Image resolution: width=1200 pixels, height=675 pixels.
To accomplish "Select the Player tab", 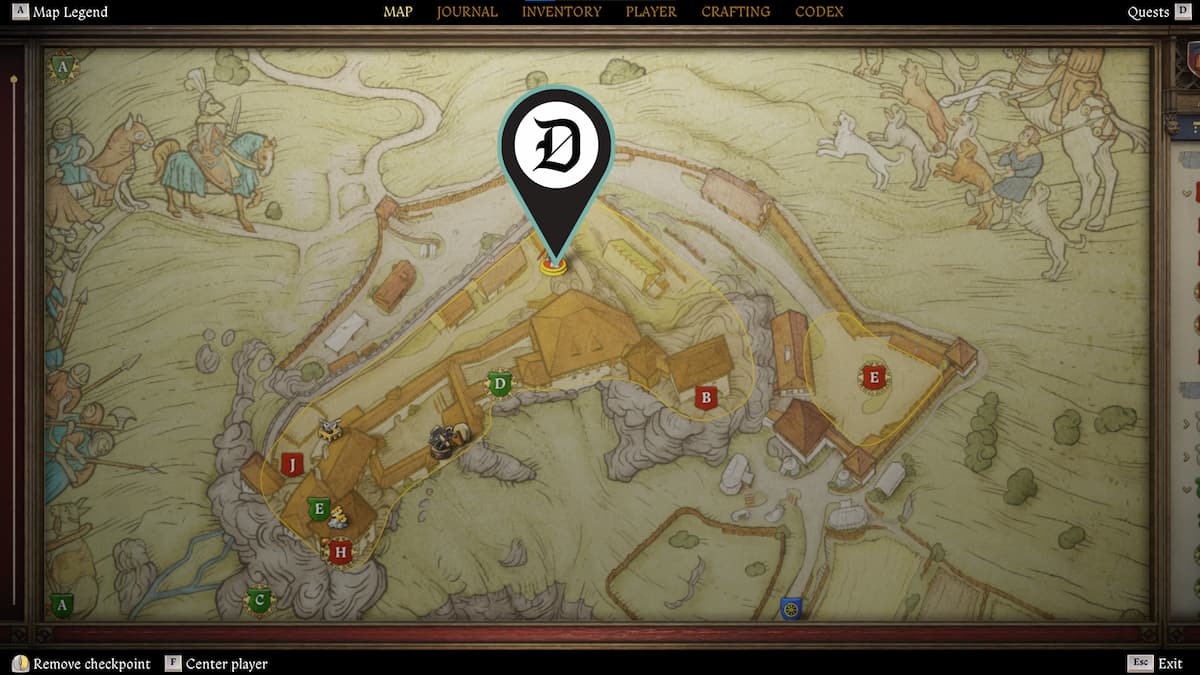I will (x=651, y=12).
